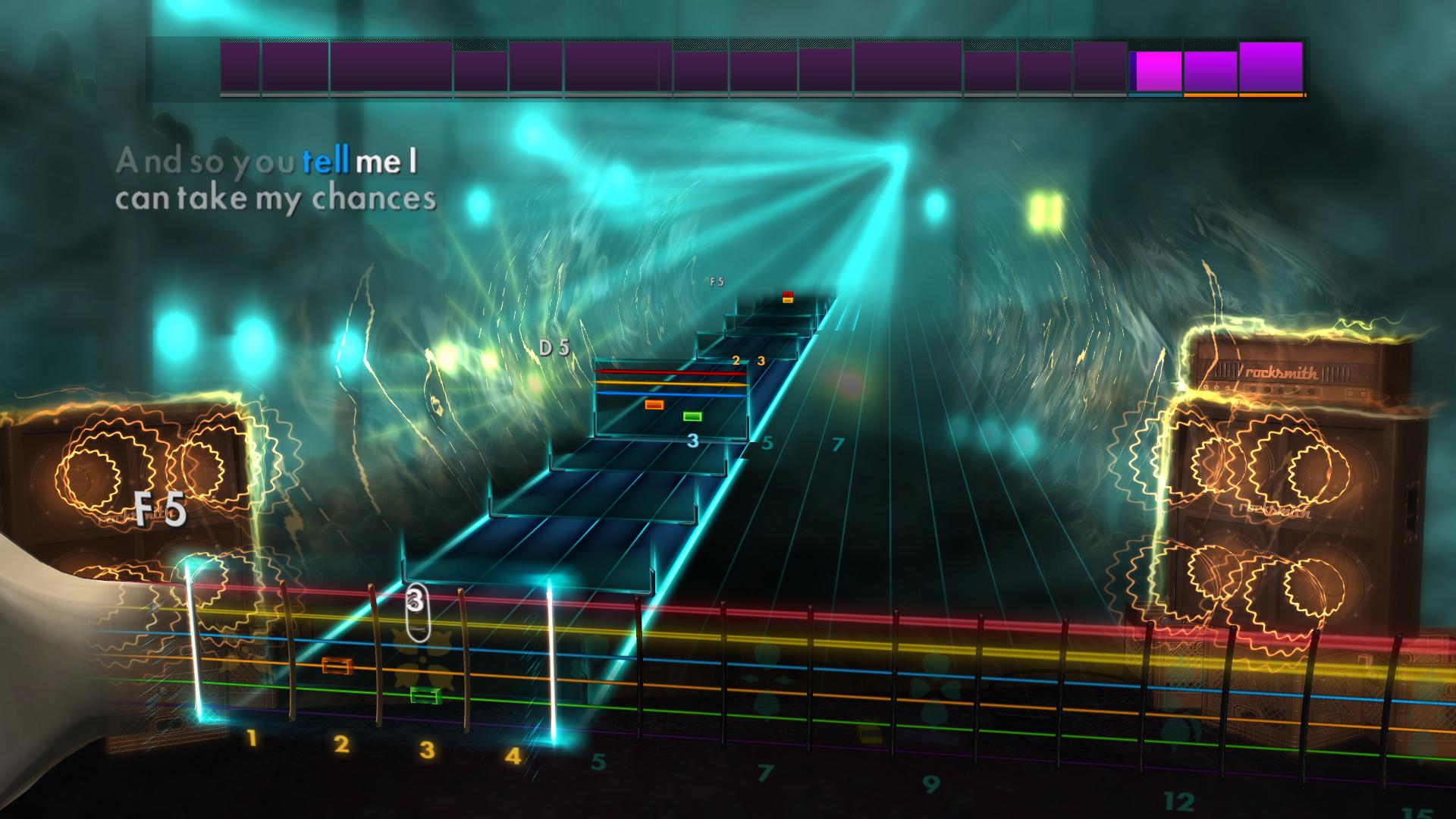Click the bright magenta segment in the progress bar
The image size is (1456, 819).
click(1156, 68)
